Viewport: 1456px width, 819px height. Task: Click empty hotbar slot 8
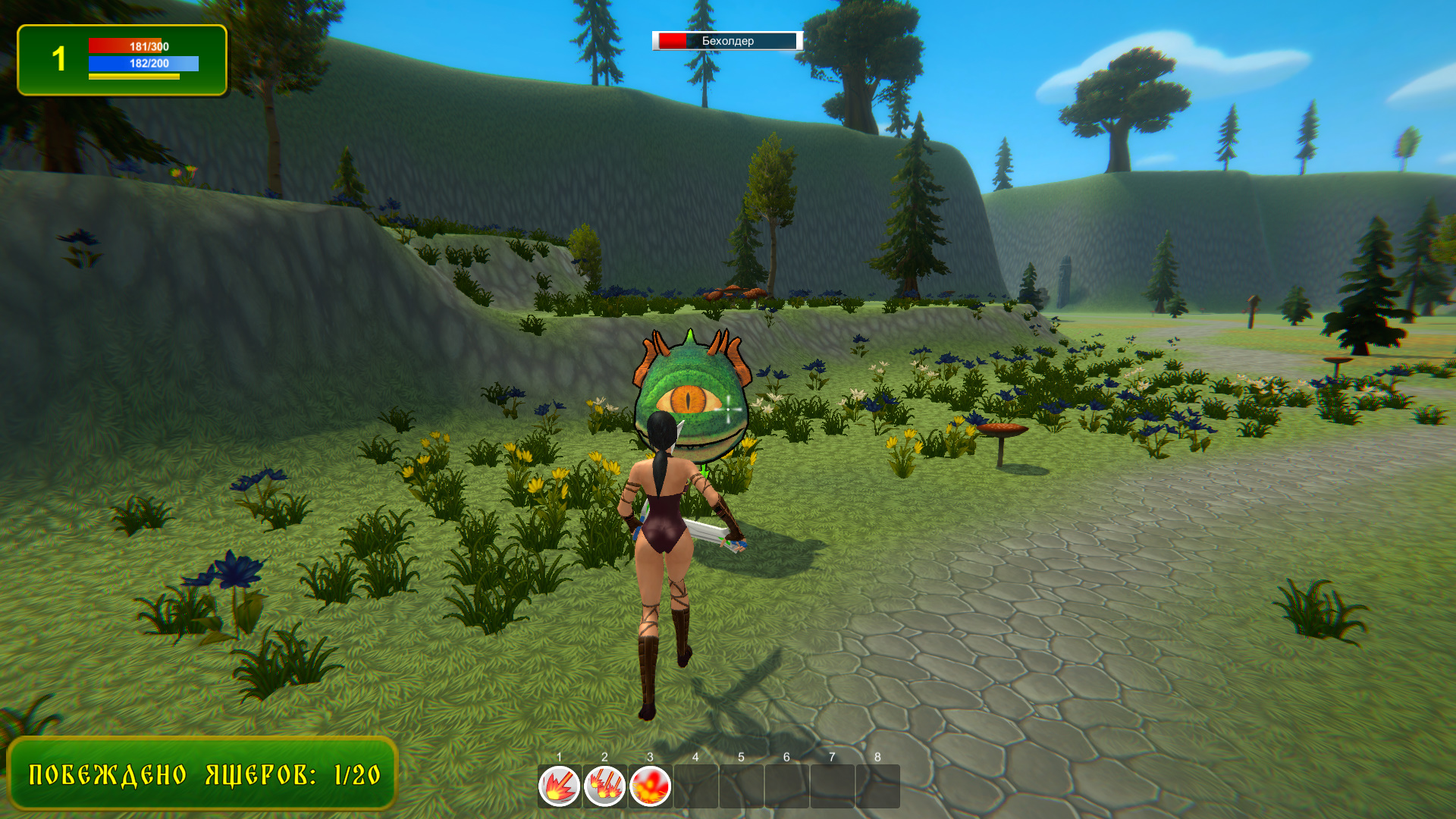[878, 787]
